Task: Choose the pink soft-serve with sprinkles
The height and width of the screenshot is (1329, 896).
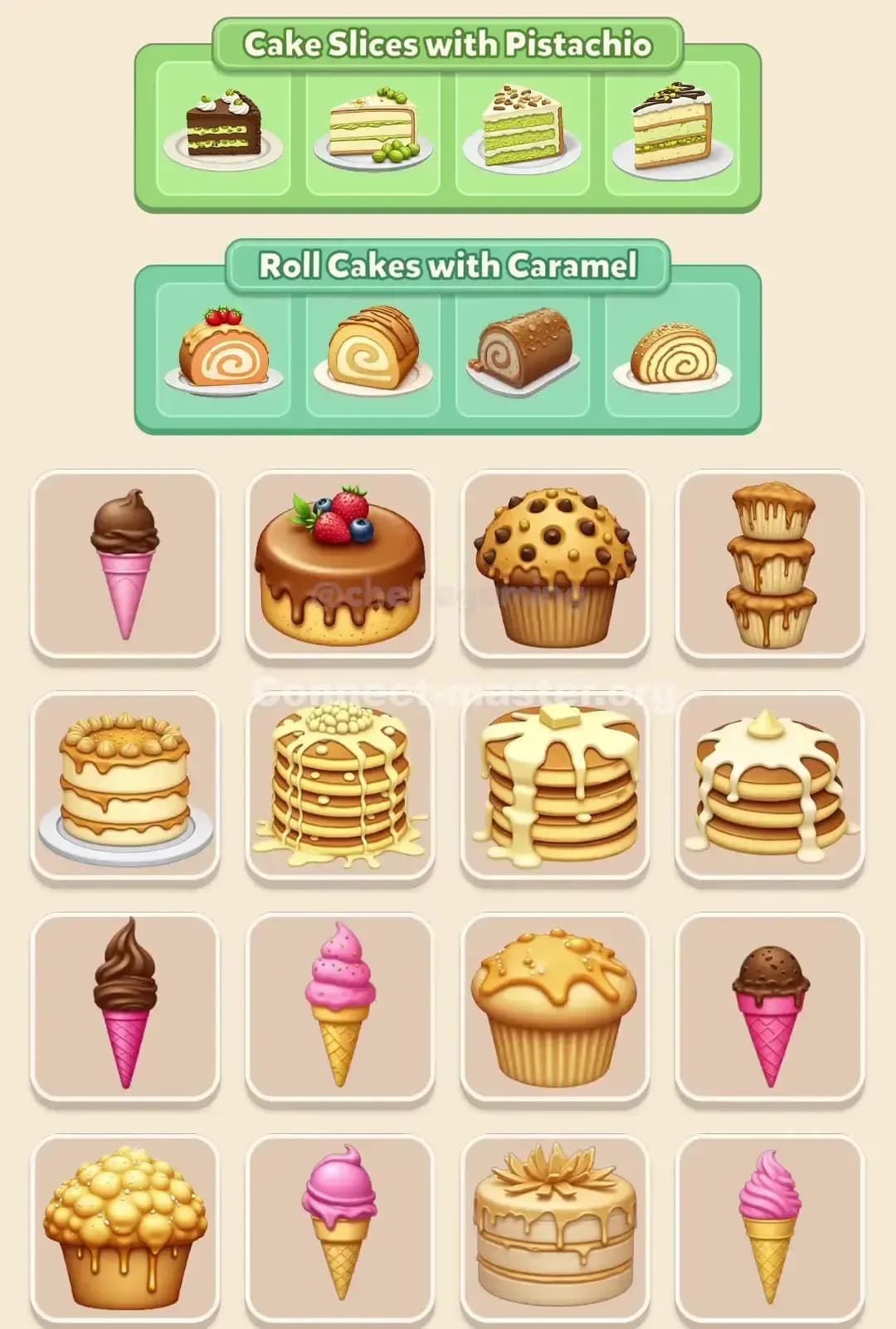Action: coord(339,1007)
